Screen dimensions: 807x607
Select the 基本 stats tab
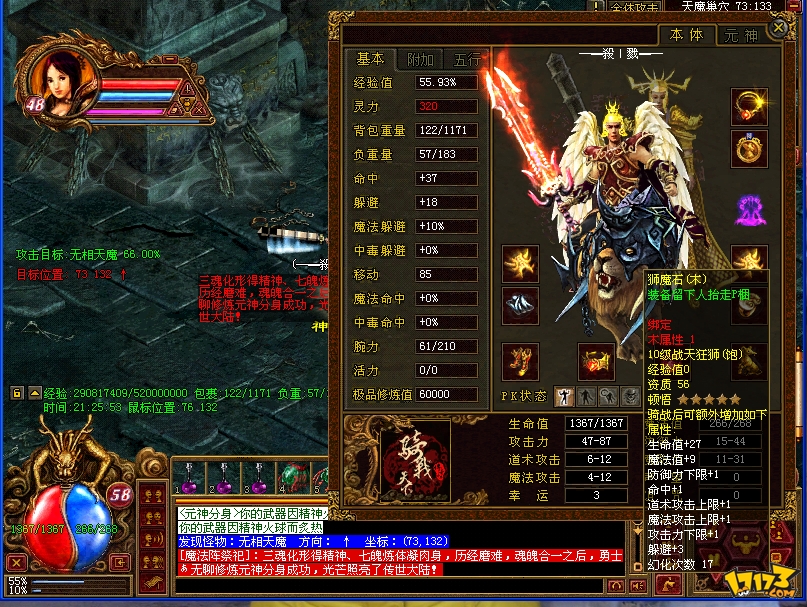point(370,59)
